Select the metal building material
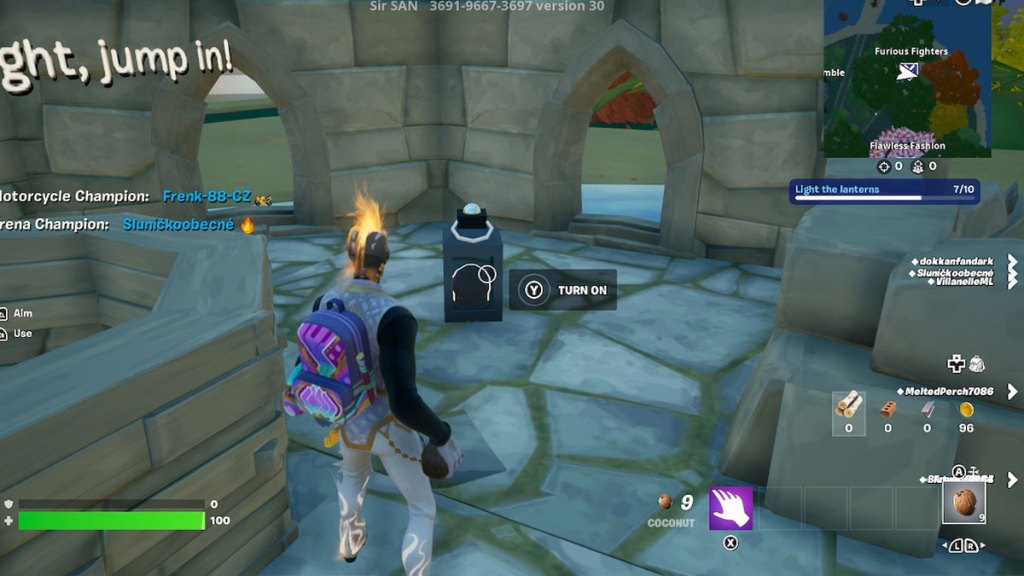 [x=927, y=408]
